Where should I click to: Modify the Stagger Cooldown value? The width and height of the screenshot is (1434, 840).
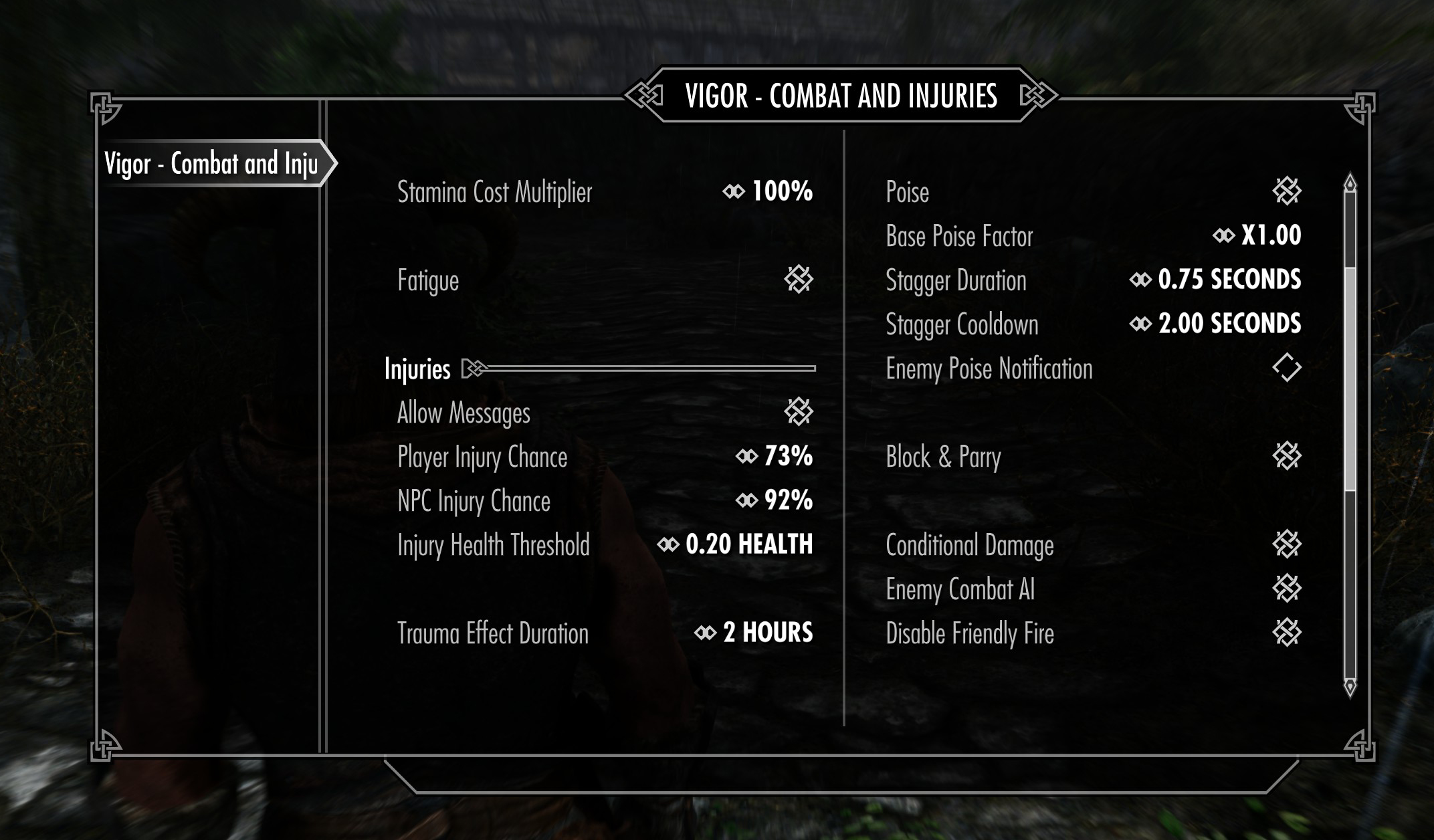[x=1215, y=324]
